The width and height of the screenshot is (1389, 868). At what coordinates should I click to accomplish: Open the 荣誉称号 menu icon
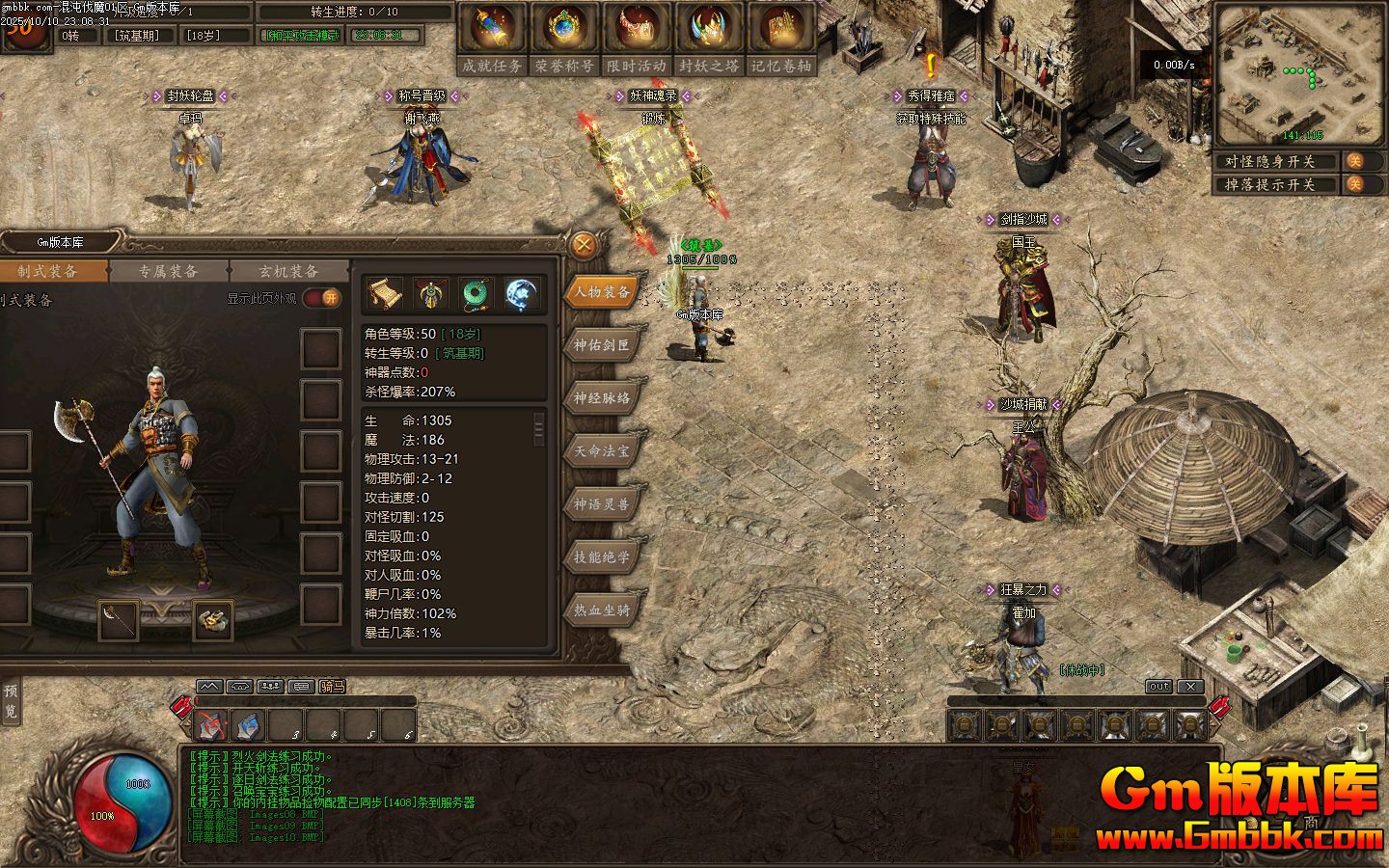564,39
